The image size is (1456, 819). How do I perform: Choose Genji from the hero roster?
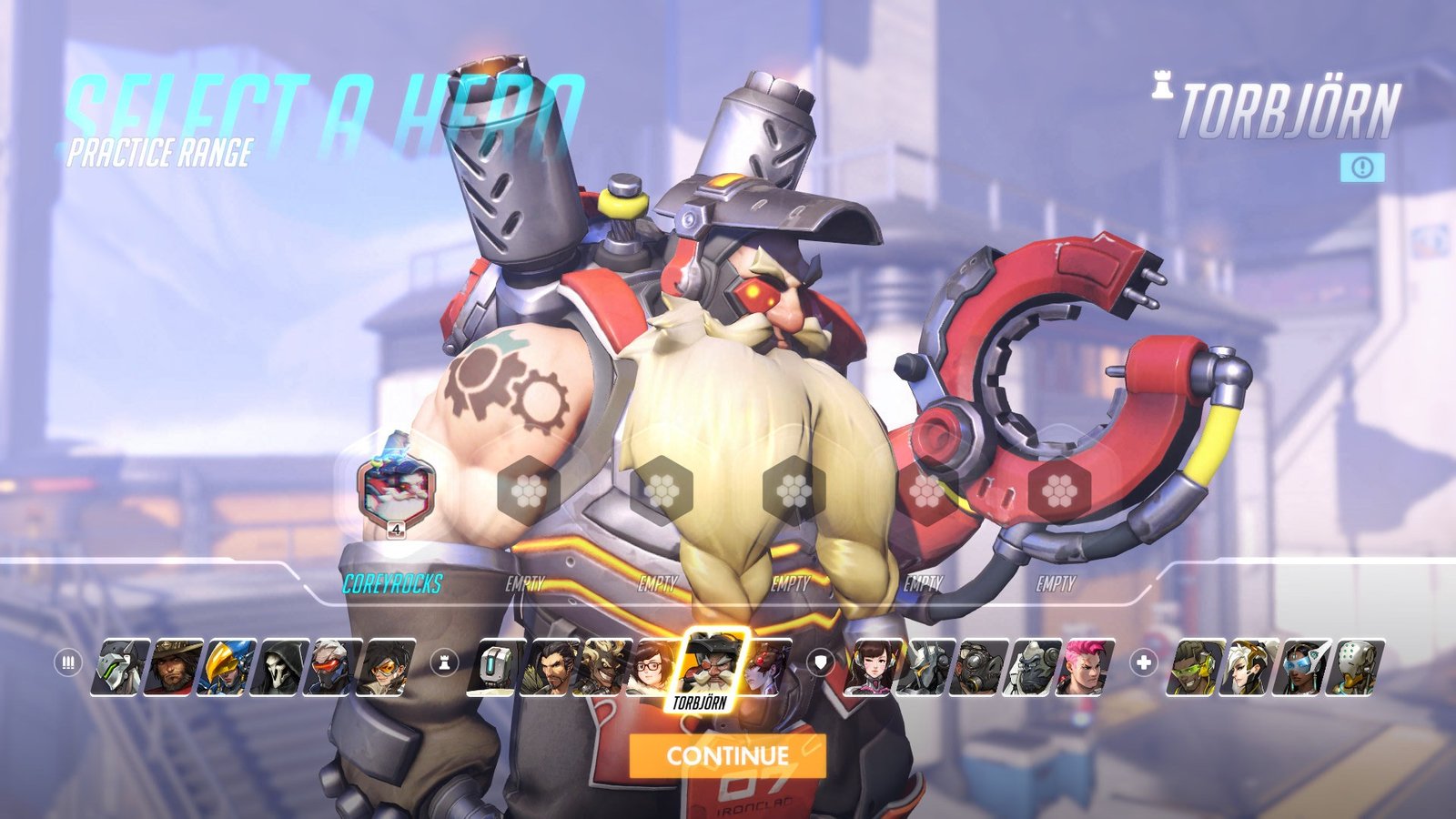(122, 667)
